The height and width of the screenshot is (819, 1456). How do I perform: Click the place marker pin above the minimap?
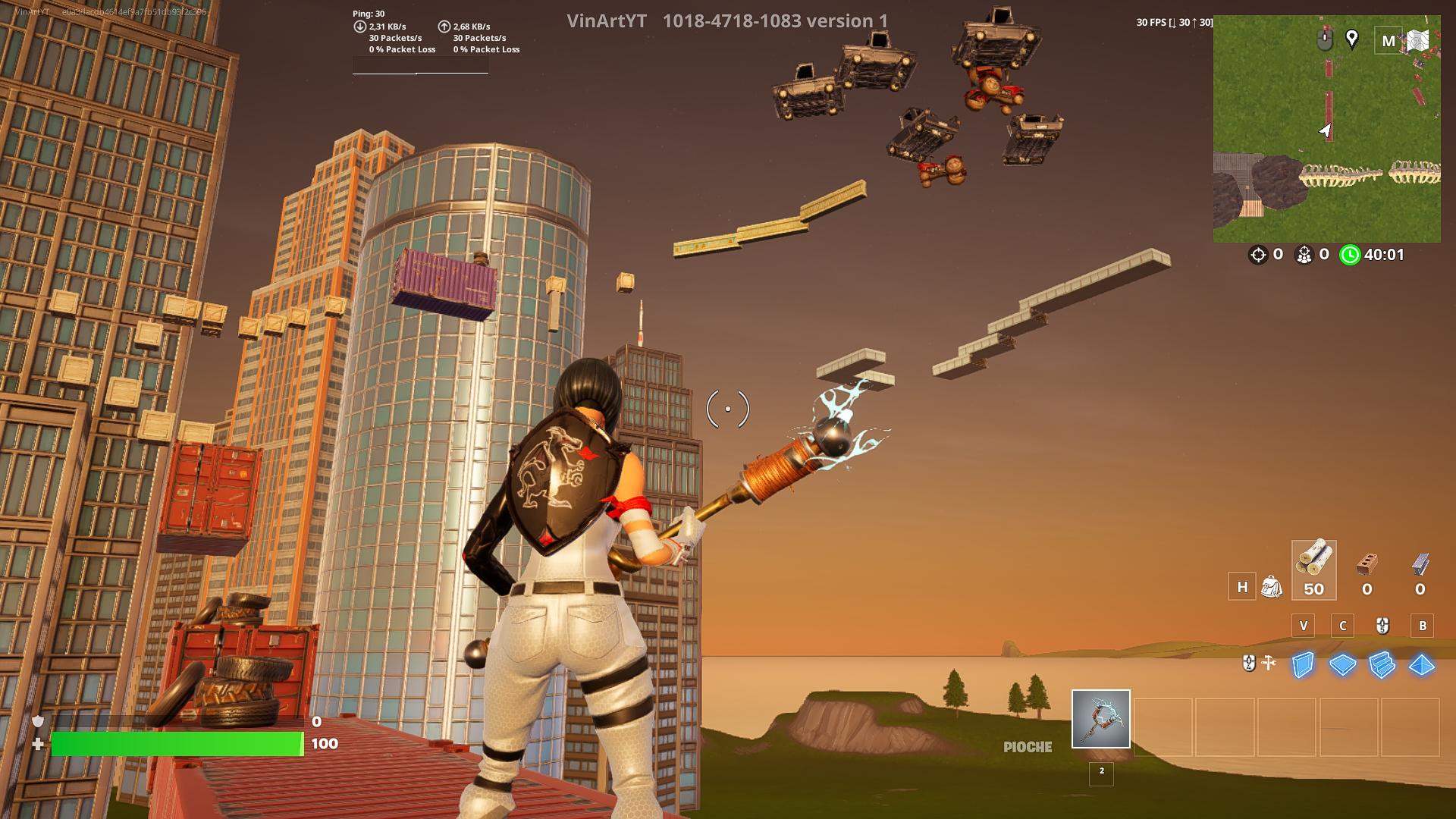click(x=1351, y=39)
